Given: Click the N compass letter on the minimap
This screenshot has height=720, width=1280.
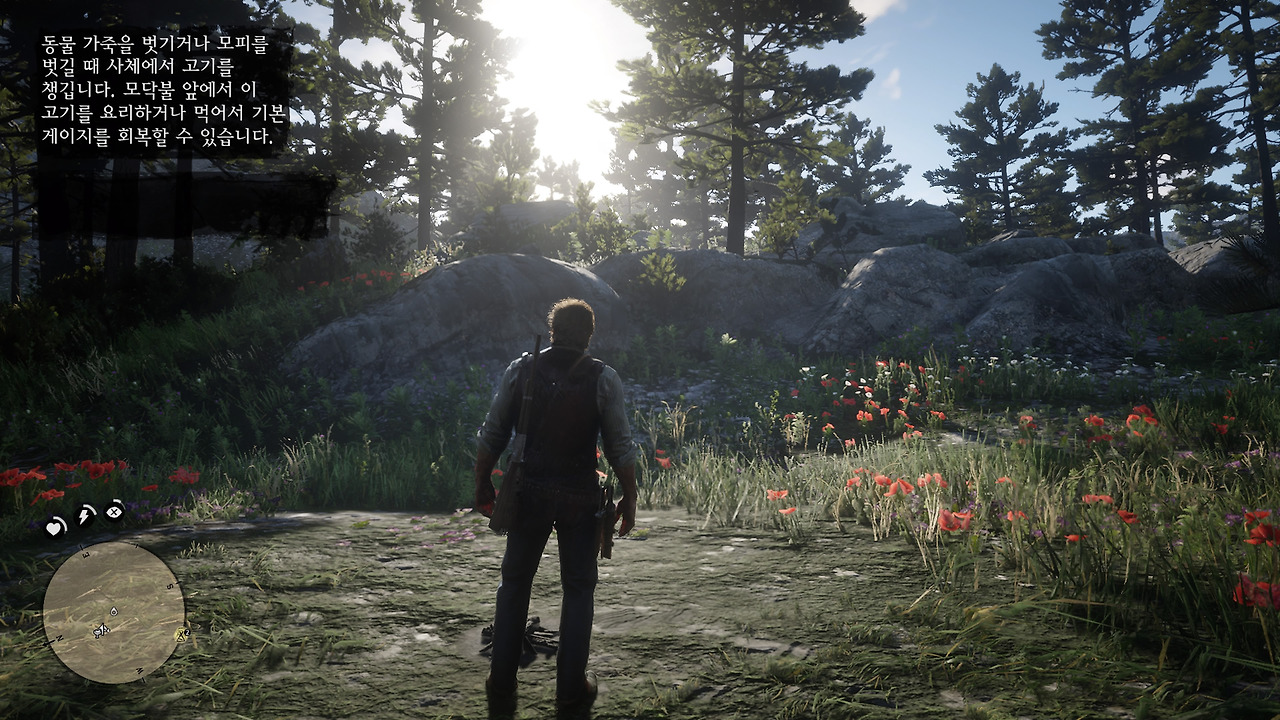Looking at the screenshot, I should point(59,638).
